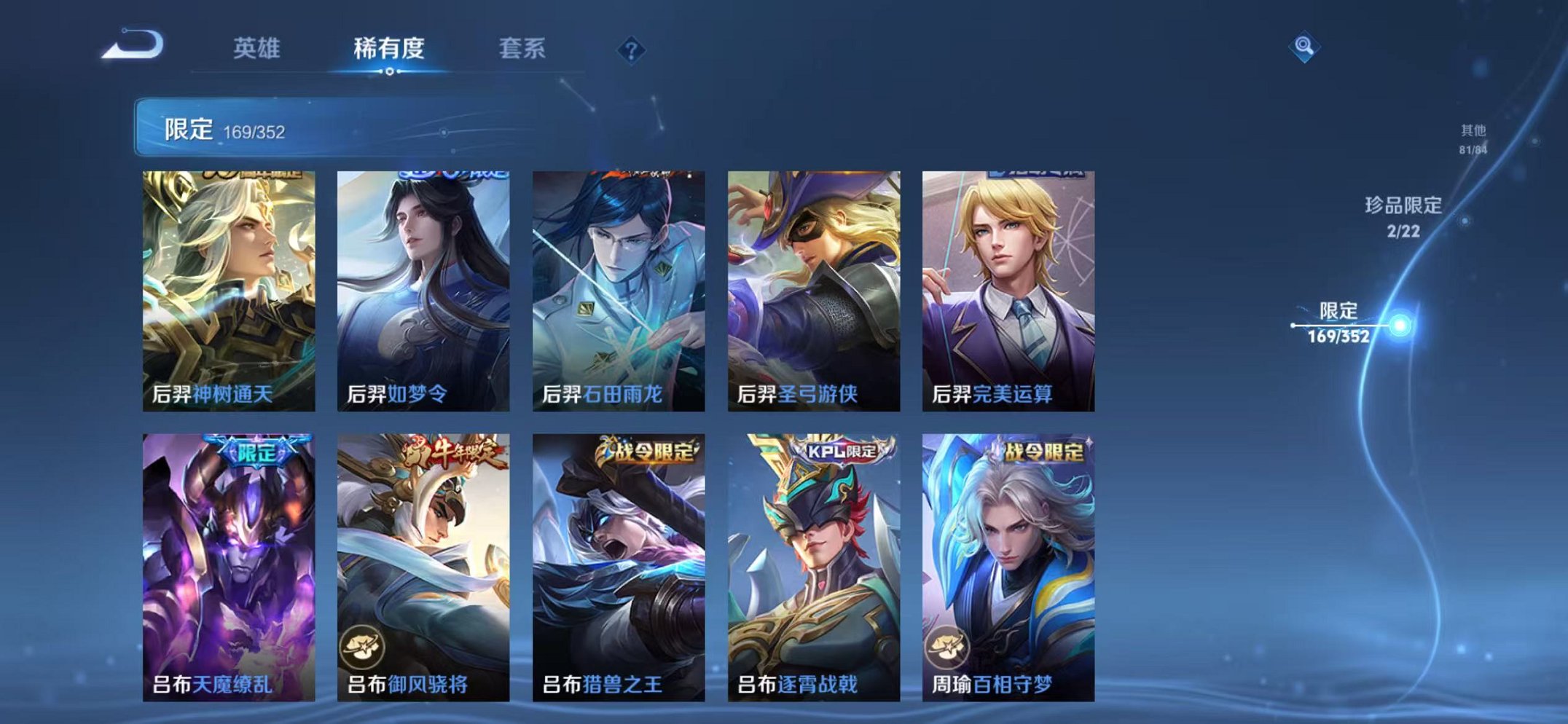The width and height of the screenshot is (1568, 724).
Task: Open help via the question mark icon
Action: click(x=632, y=49)
